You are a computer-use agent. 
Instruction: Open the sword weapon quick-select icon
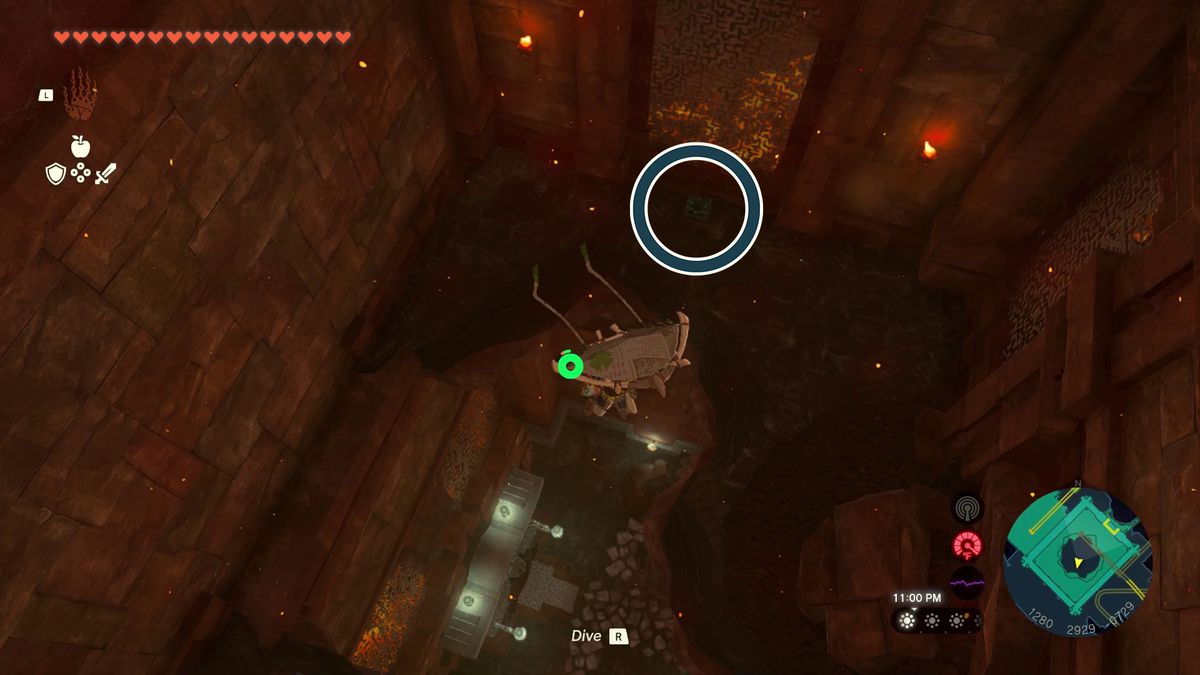(x=106, y=174)
